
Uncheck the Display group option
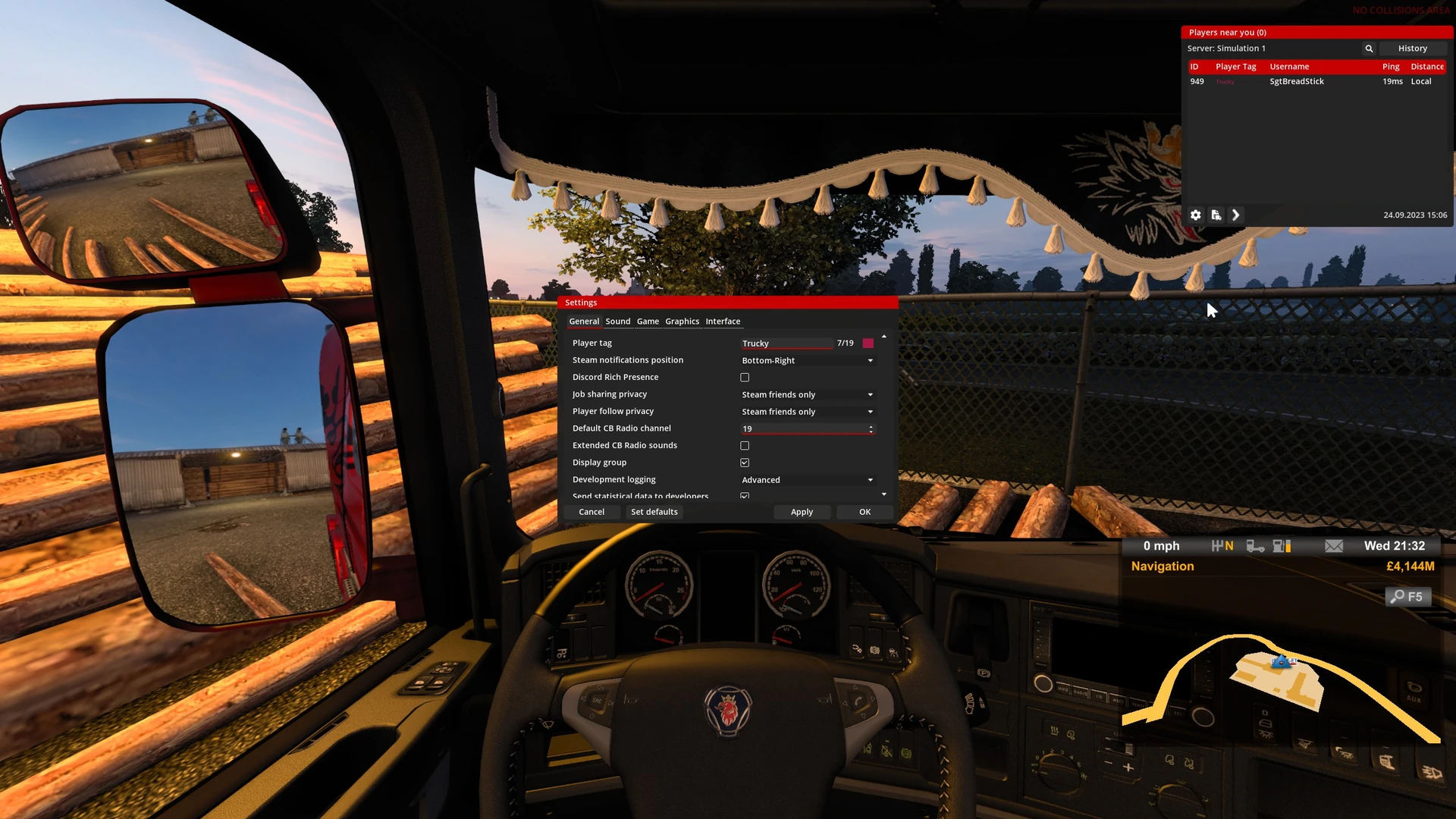[745, 463]
